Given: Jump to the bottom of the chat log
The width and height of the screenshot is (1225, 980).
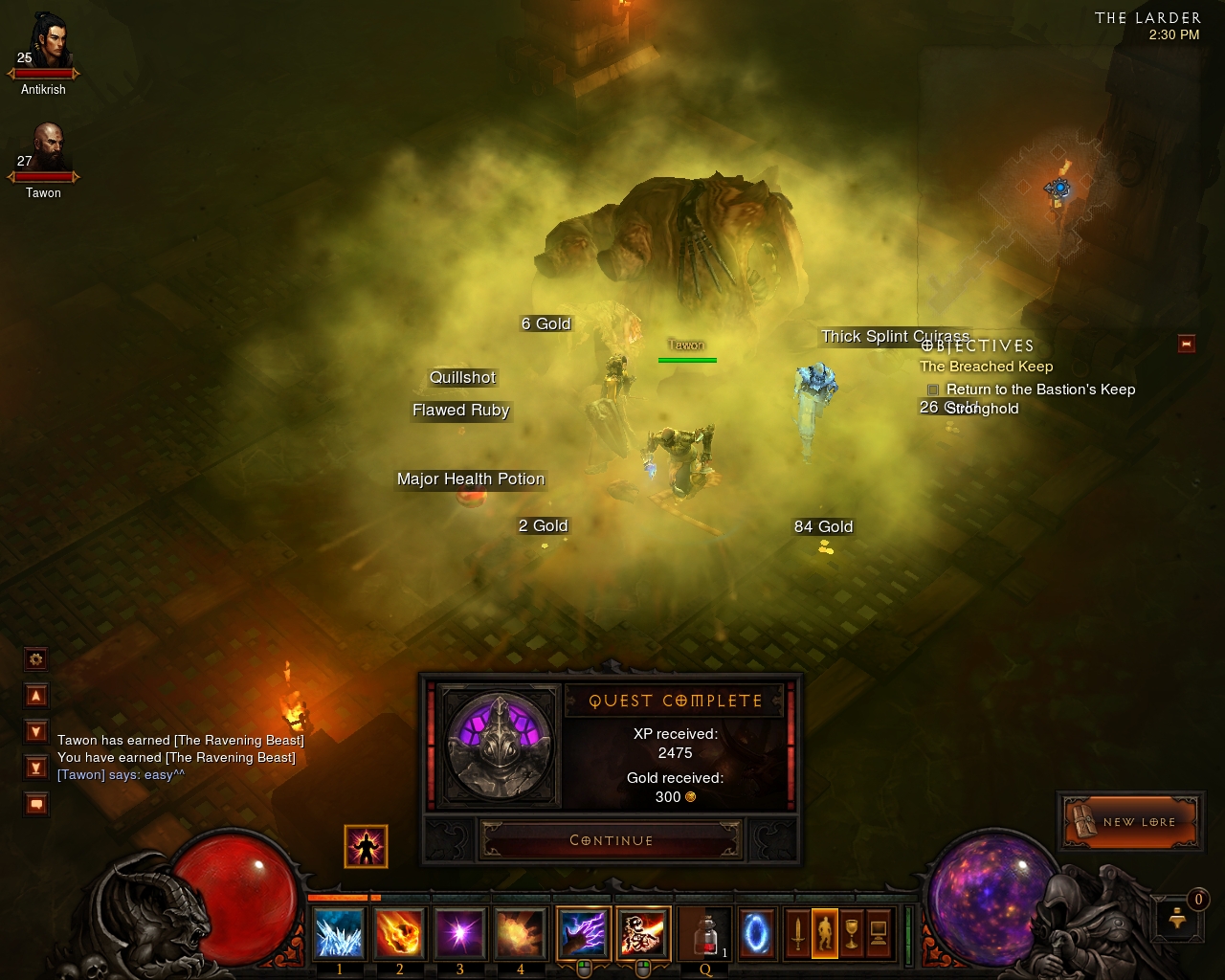Looking at the screenshot, I should click(36, 768).
